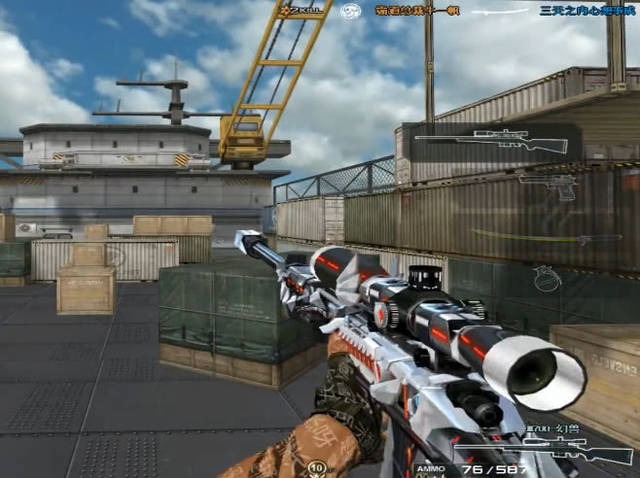Click the skull badge in the kill feed
640x478 pixels.
click(x=351, y=11)
